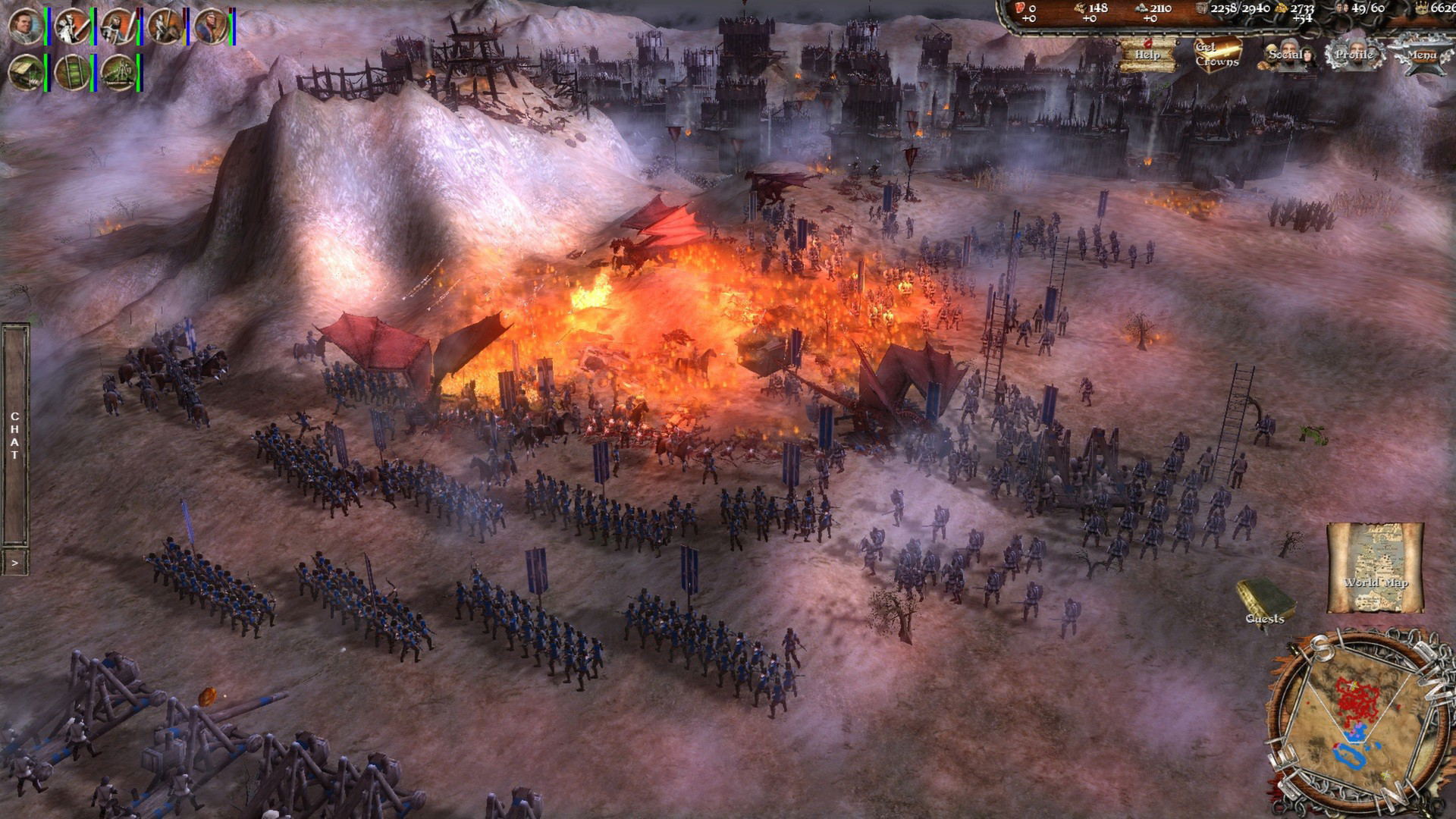This screenshot has height=819, width=1456.
Task: Open the Social panel
Action: pyautogui.click(x=1287, y=55)
